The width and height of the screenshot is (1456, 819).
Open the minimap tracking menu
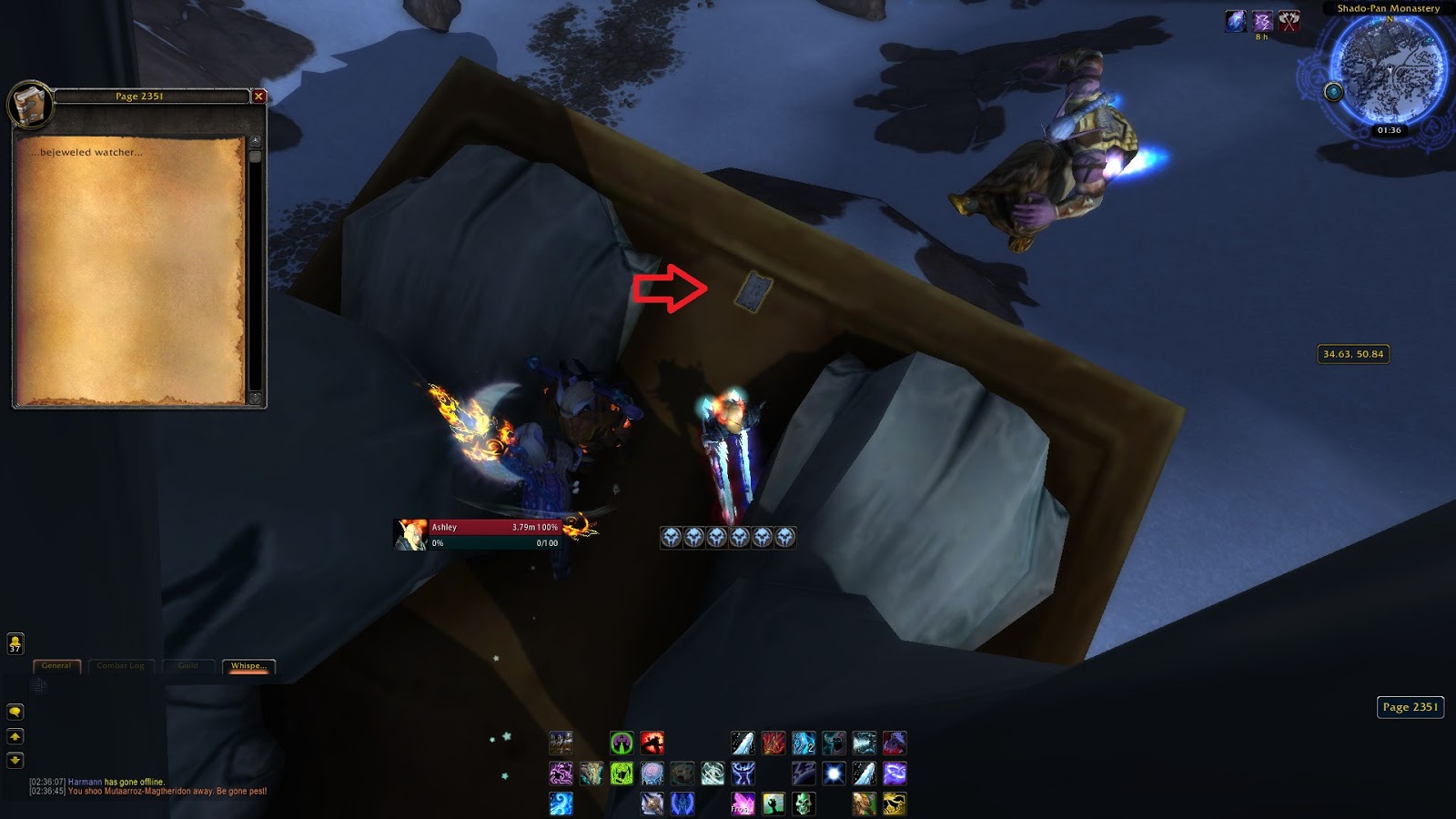pos(1332,90)
